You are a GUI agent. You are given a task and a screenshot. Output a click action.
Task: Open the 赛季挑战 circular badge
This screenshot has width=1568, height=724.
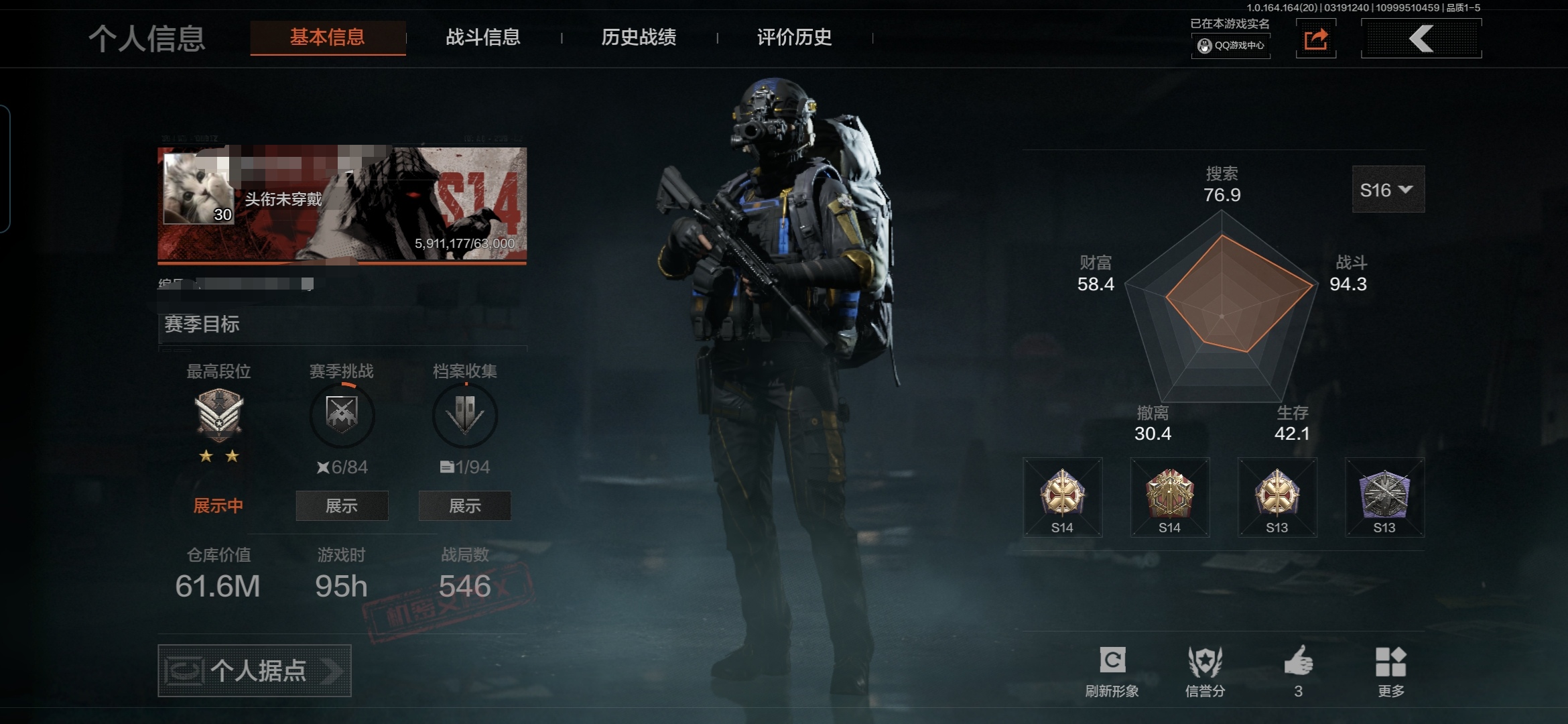[x=342, y=415]
